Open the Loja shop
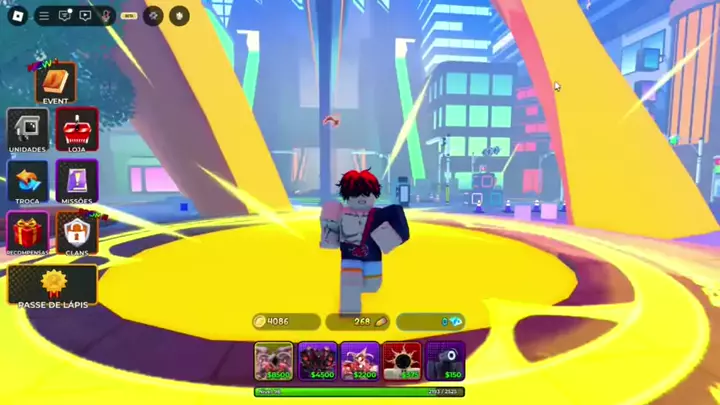Screen dimensions: 720x405 [x=76, y=130]
